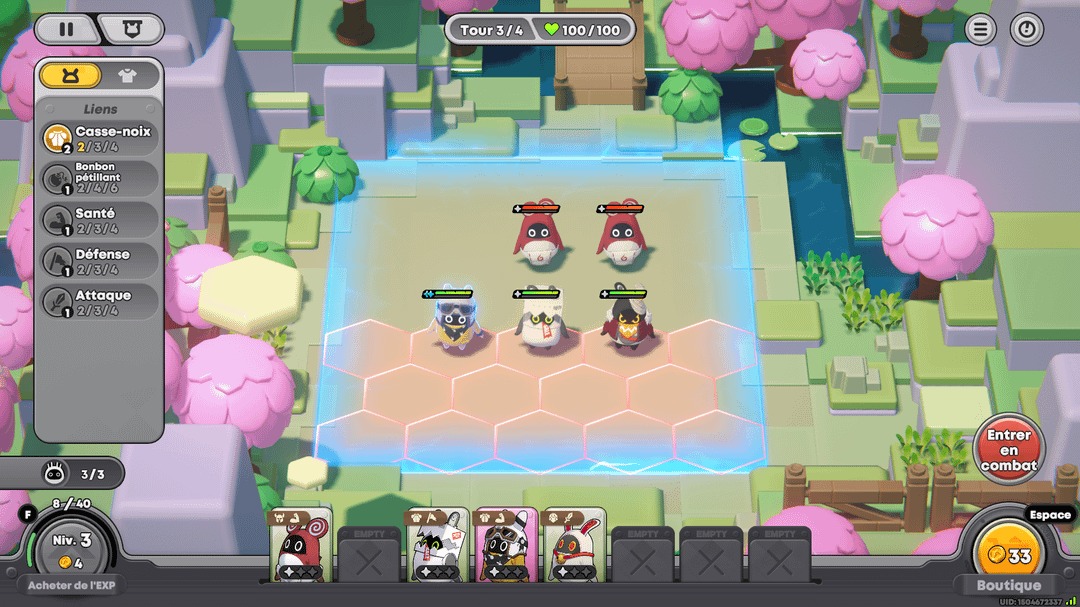
Task: Show the Attaque bond details
Action: coord(100,302)
